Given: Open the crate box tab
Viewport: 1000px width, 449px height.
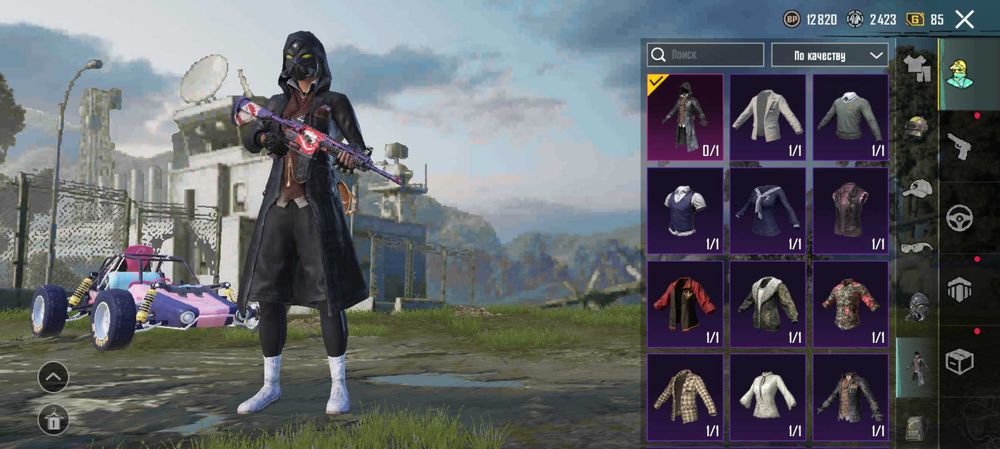Looking at the screenshot, I should 960,361.
